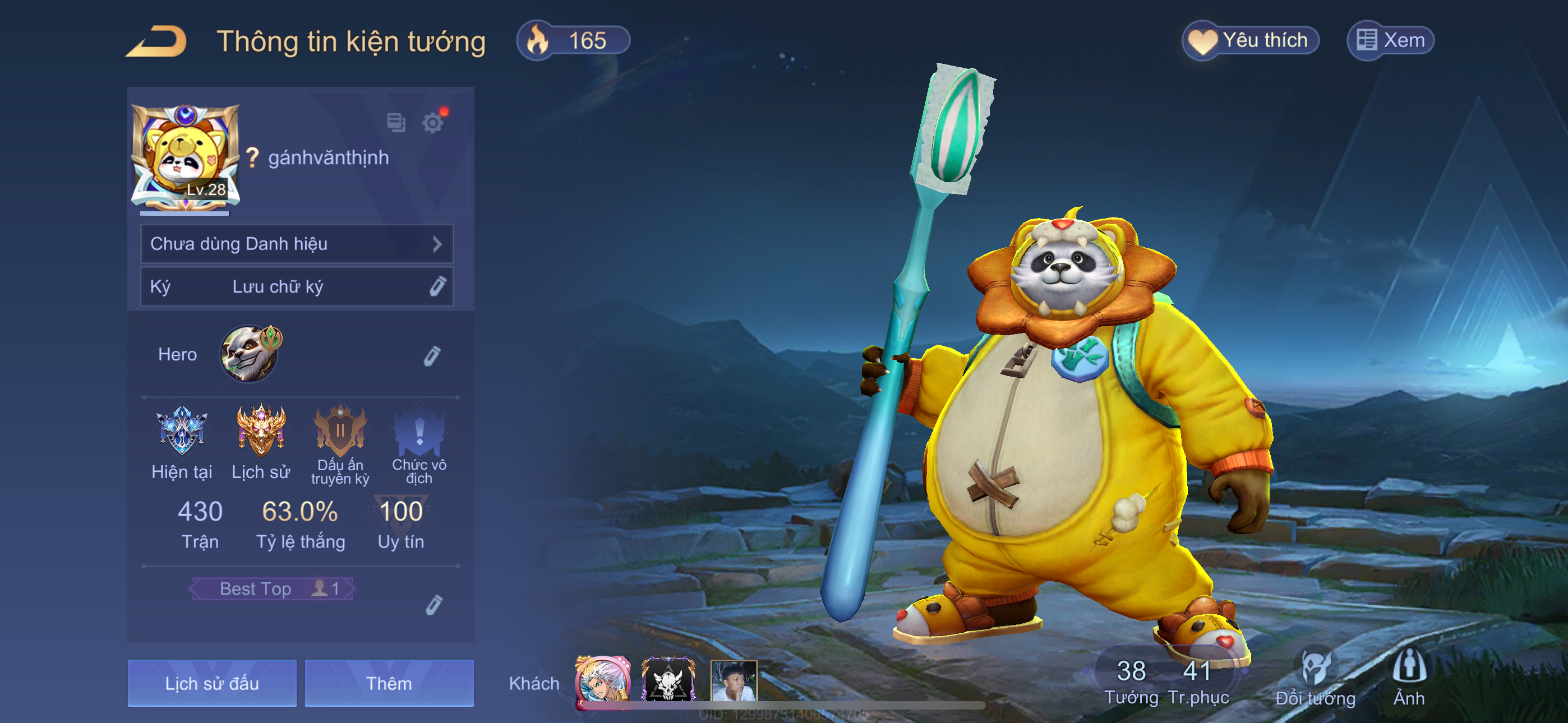Open the Thêm button
This screenshot has width=1568, height=723.
click(389, 683)
